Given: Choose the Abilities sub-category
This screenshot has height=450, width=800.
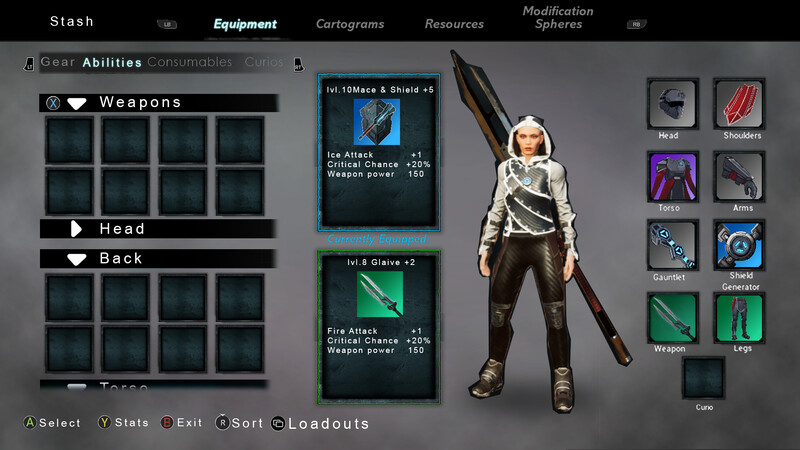Looking at the screenshot, I should 112,62.
